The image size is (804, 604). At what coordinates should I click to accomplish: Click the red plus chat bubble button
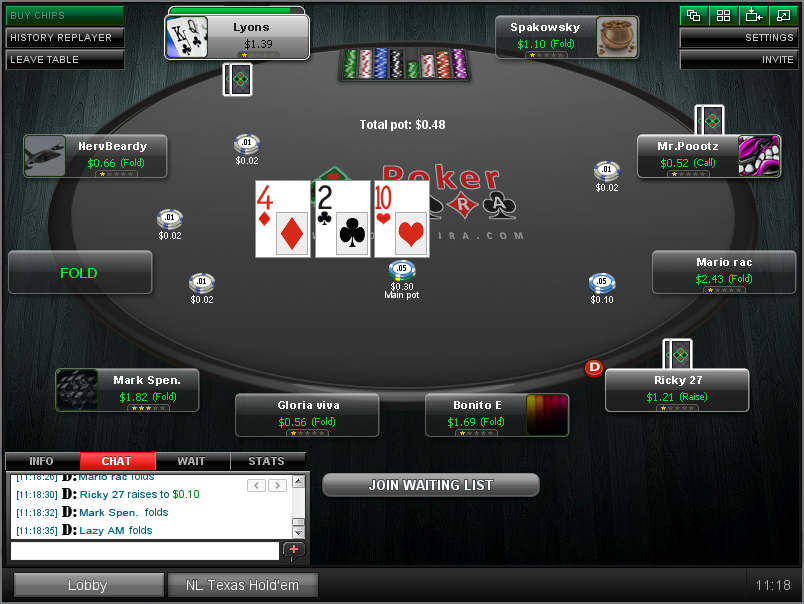pyautogui.click(x=294, y=550)
